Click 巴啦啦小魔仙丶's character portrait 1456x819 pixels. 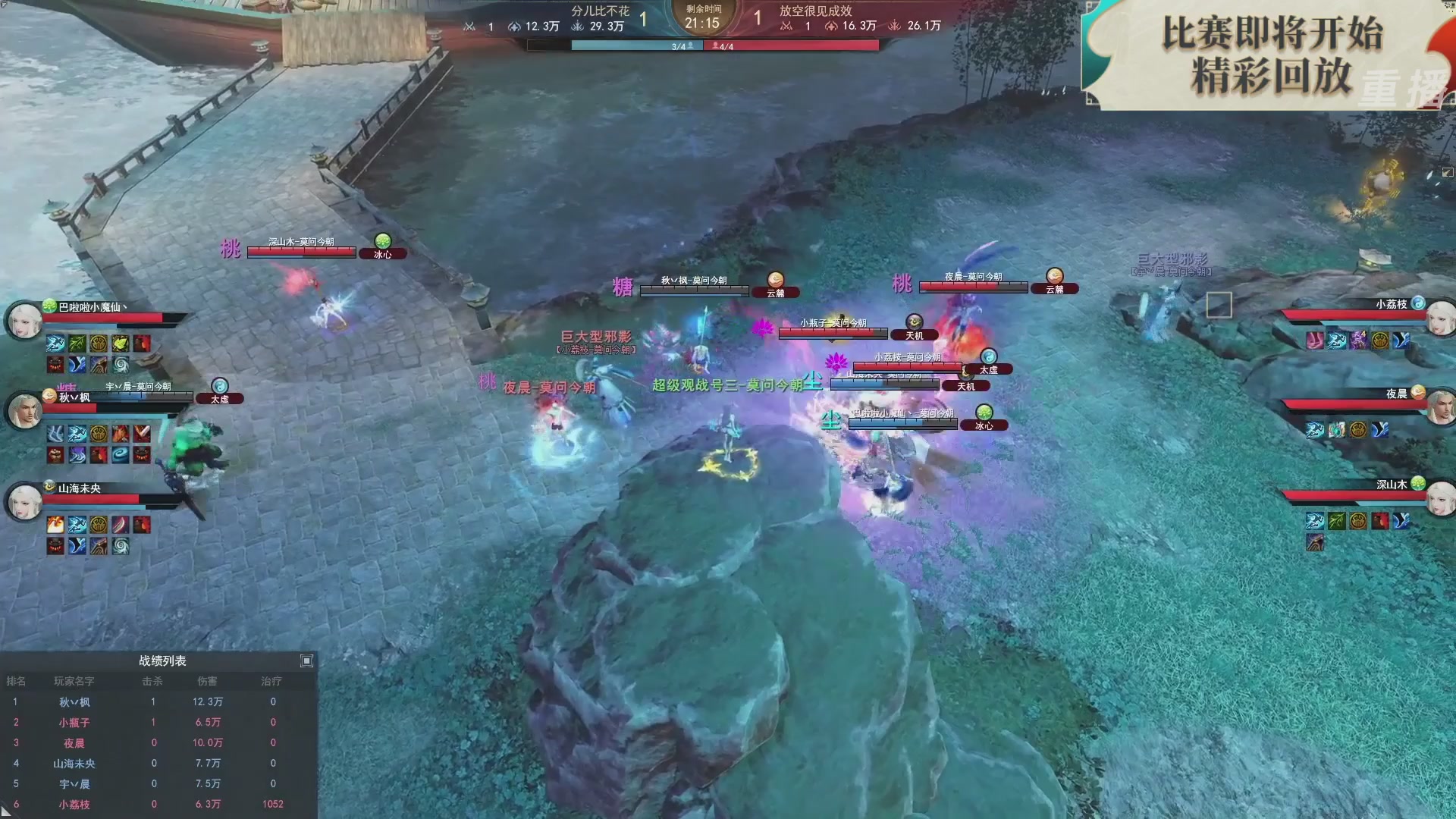coord(24,319)
